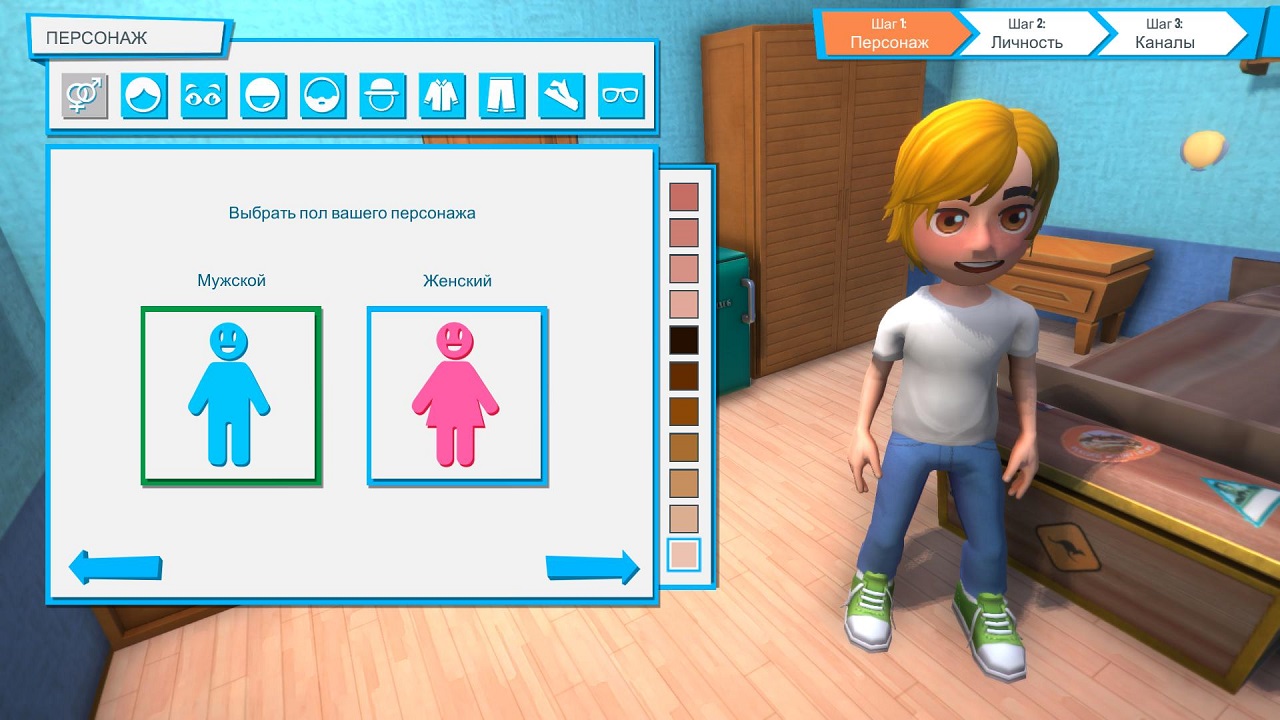This screenshot has height=720, width=1280.
Task: Open the beard and mustache category
Action: point(323,96)
